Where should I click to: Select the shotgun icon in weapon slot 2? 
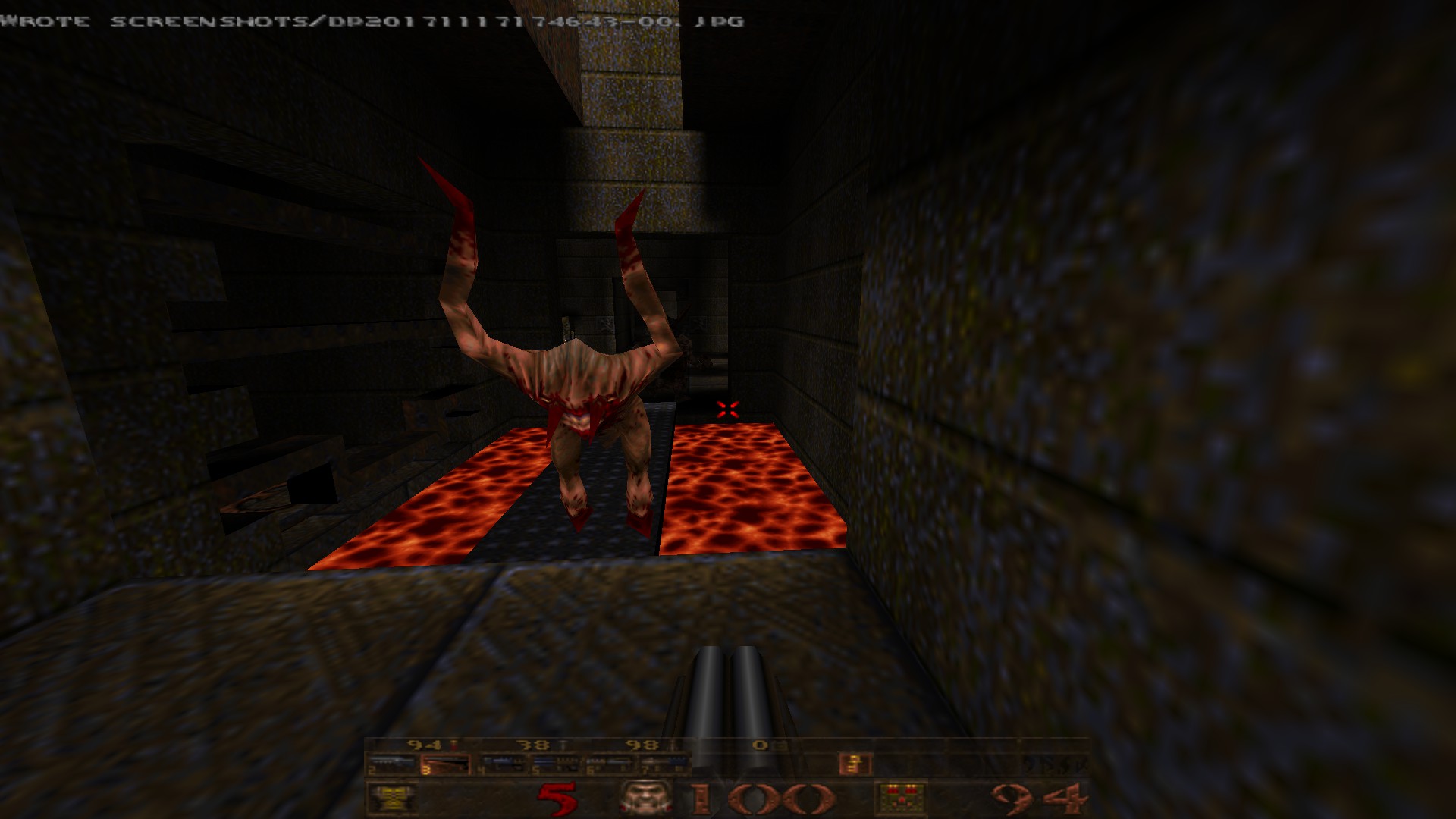[391, 763]
